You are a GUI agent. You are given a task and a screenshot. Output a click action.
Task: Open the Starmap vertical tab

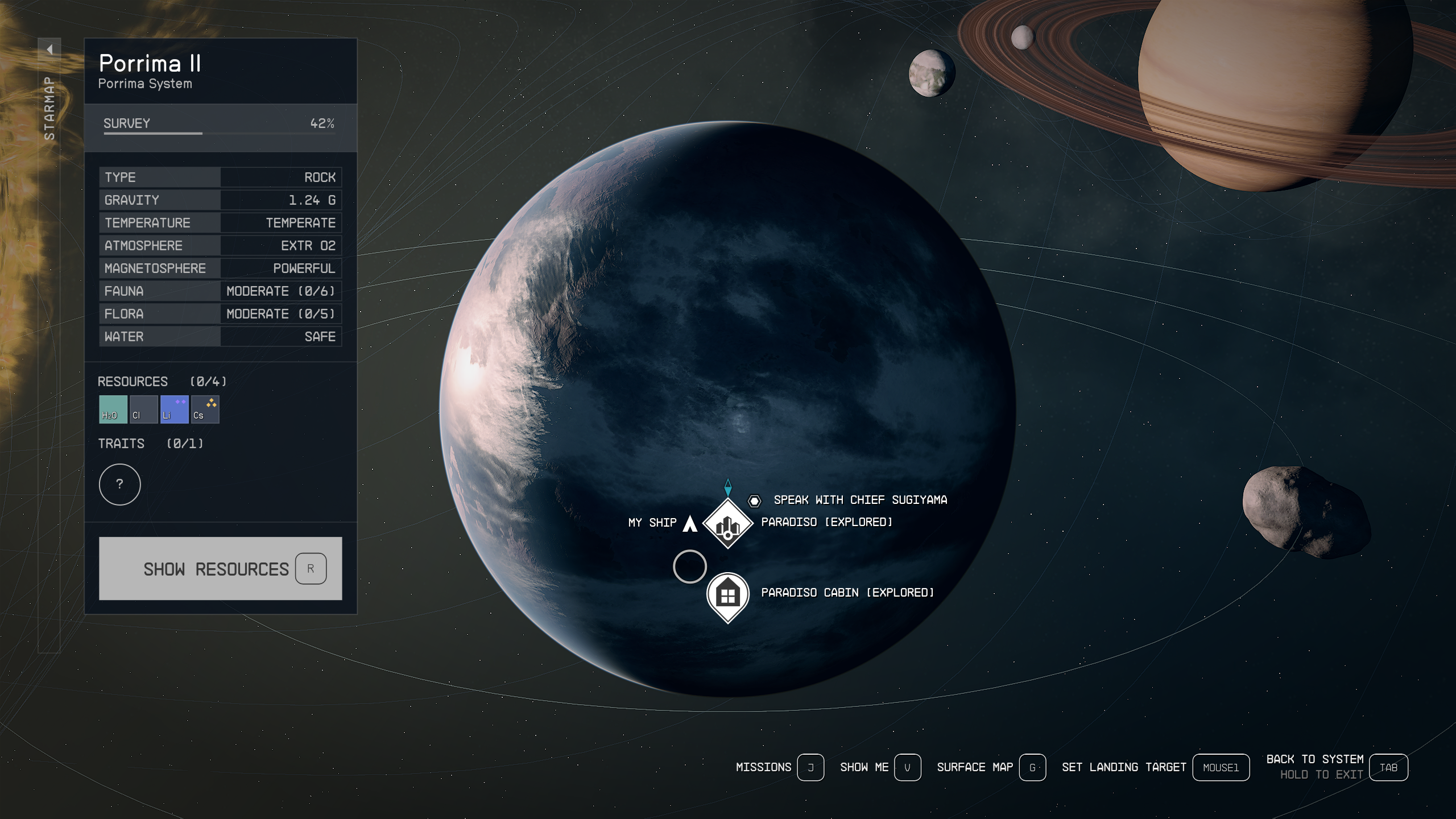tap(49, 108)
